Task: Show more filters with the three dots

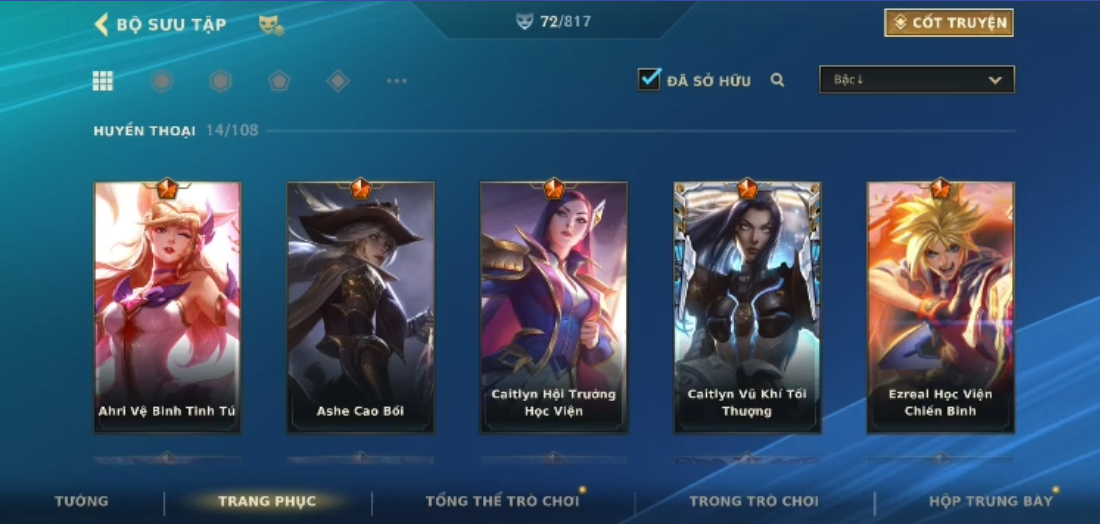Action: click(397, 81)
